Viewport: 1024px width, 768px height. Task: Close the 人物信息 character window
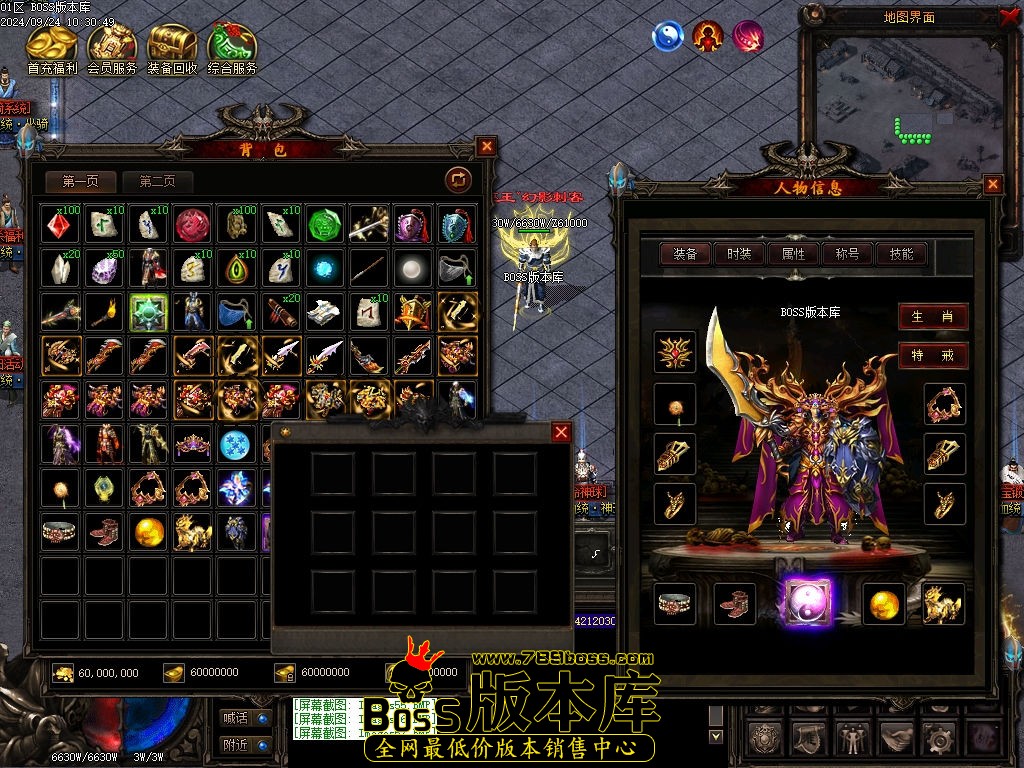point(993,184)
